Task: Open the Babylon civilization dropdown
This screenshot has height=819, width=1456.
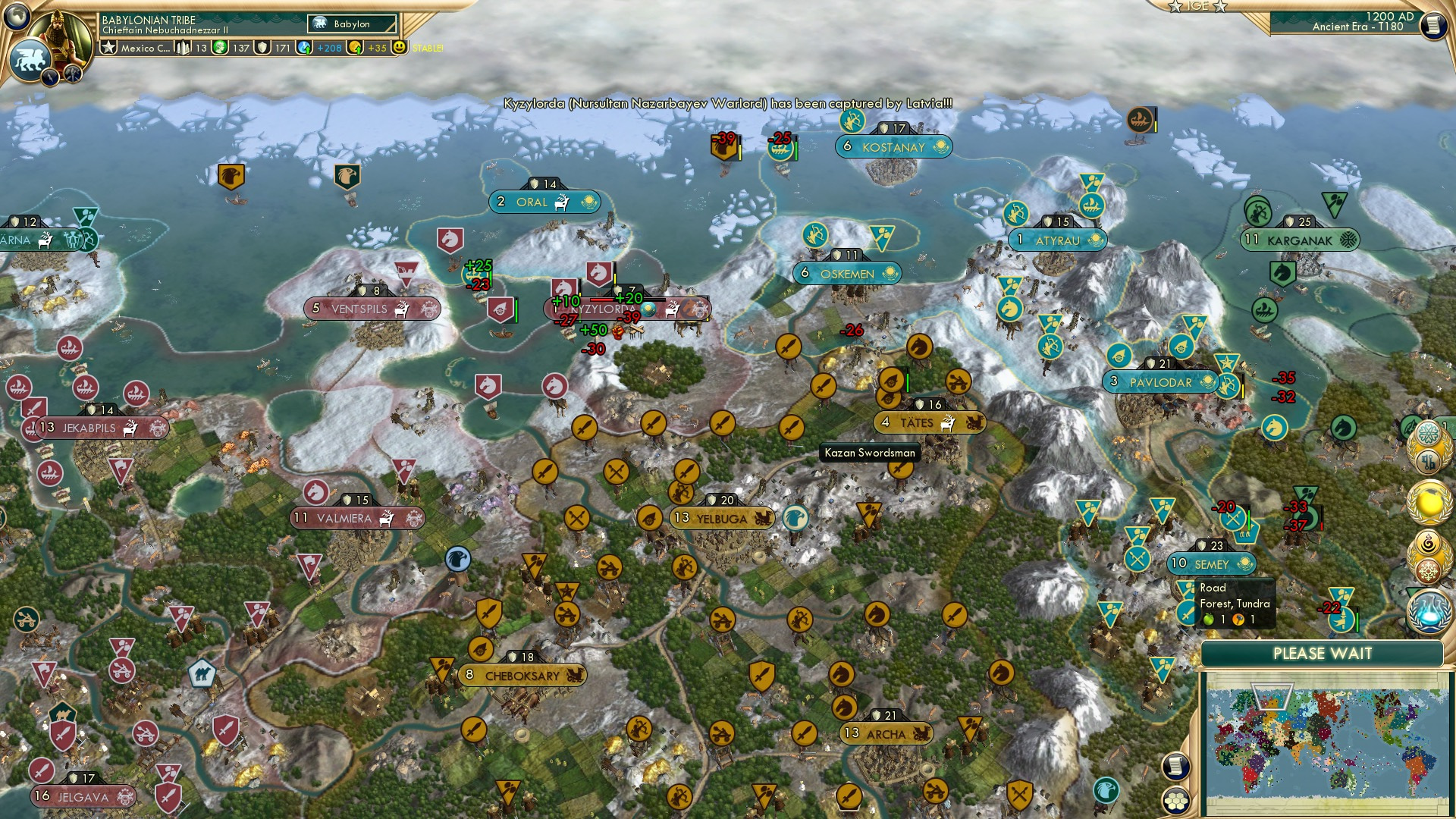Action: (x=350, y=24)
